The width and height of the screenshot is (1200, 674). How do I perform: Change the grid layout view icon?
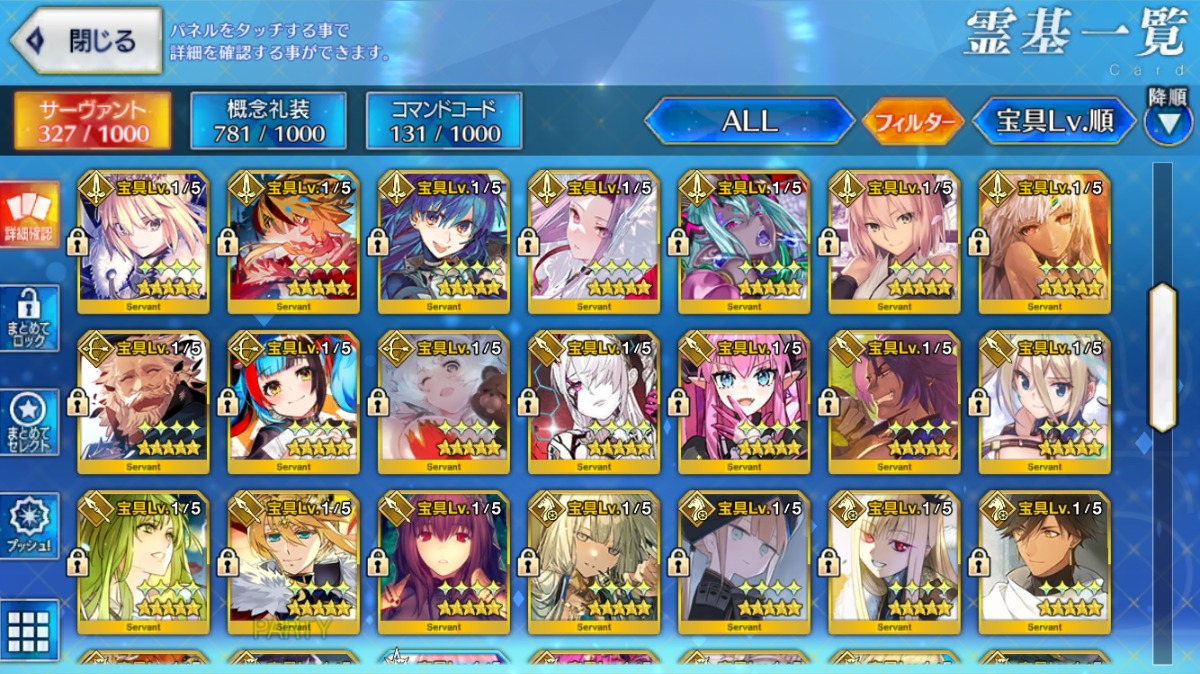(x=28, y=629)
